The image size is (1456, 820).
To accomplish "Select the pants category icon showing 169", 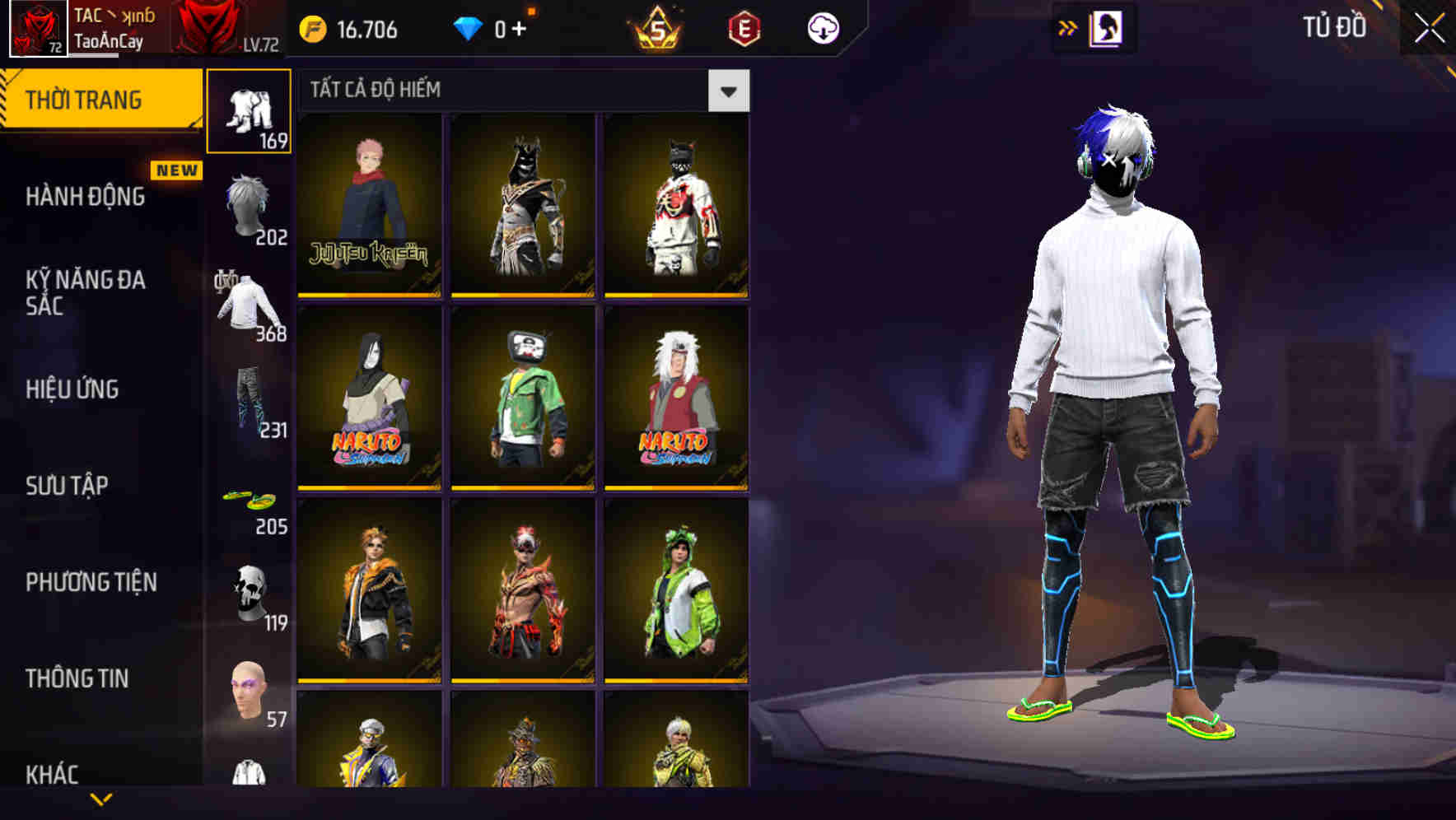I will coord(250,111).
